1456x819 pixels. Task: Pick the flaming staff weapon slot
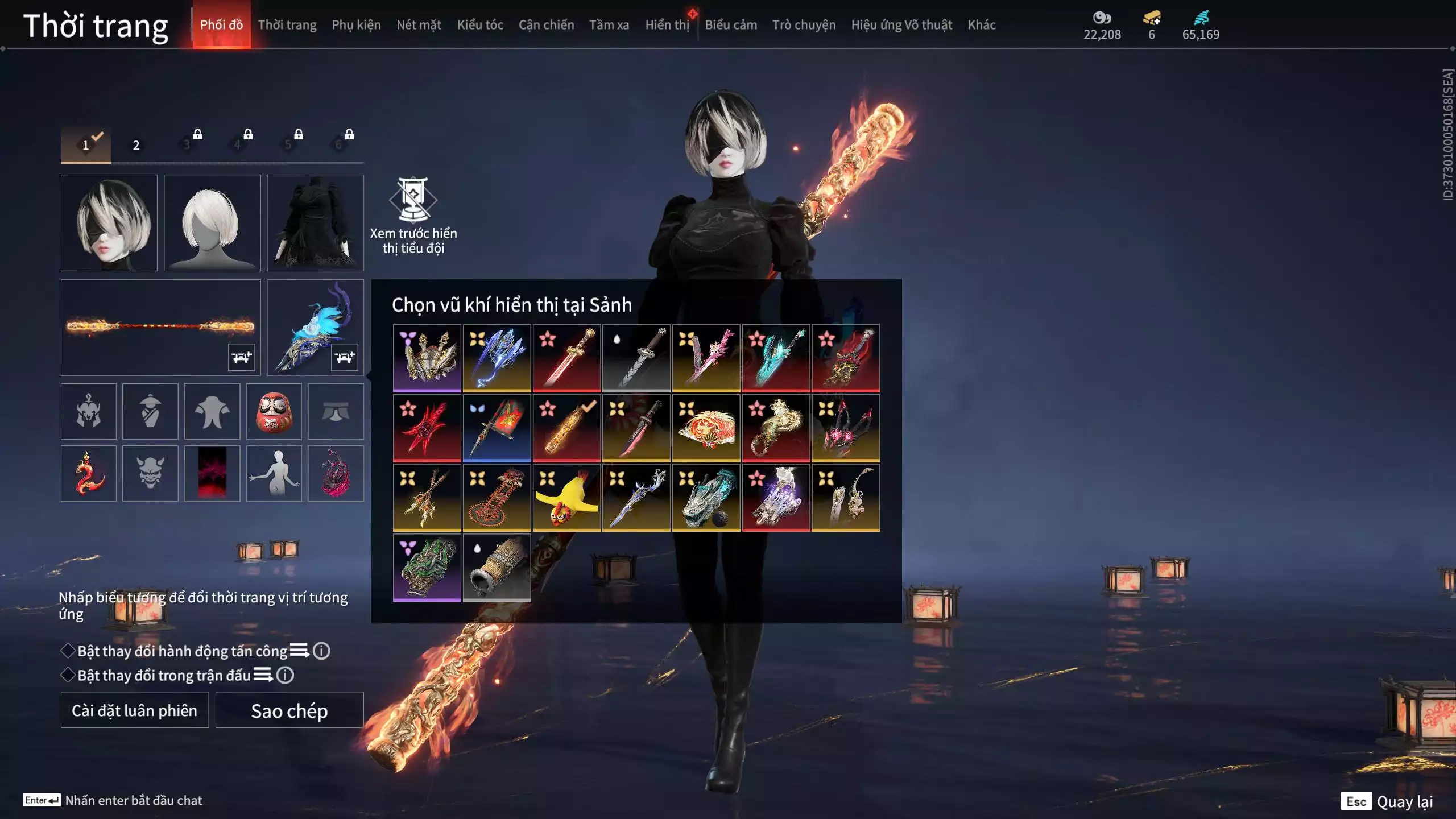(160, 327)
